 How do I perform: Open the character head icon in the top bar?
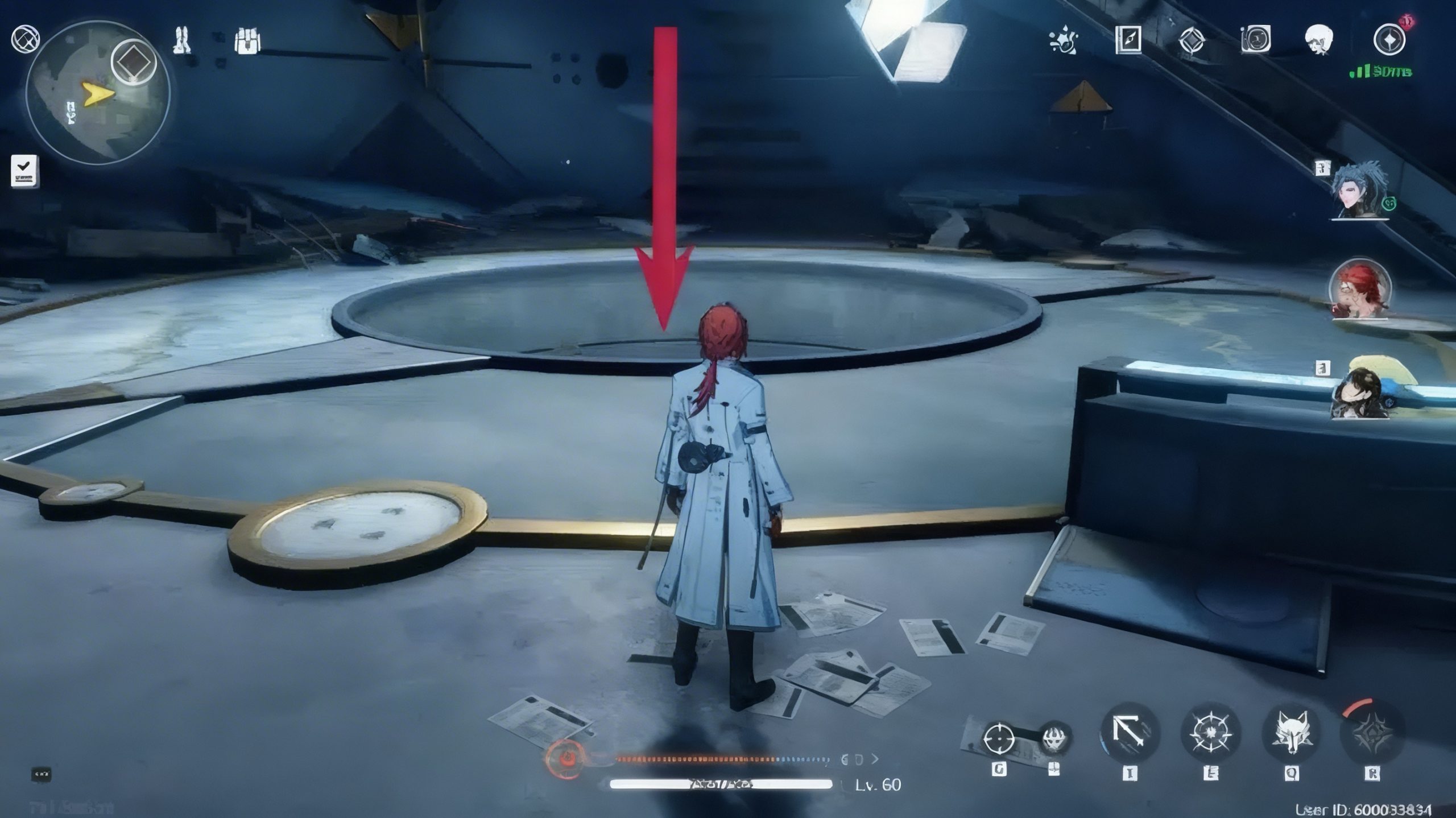click(1319, 40)
